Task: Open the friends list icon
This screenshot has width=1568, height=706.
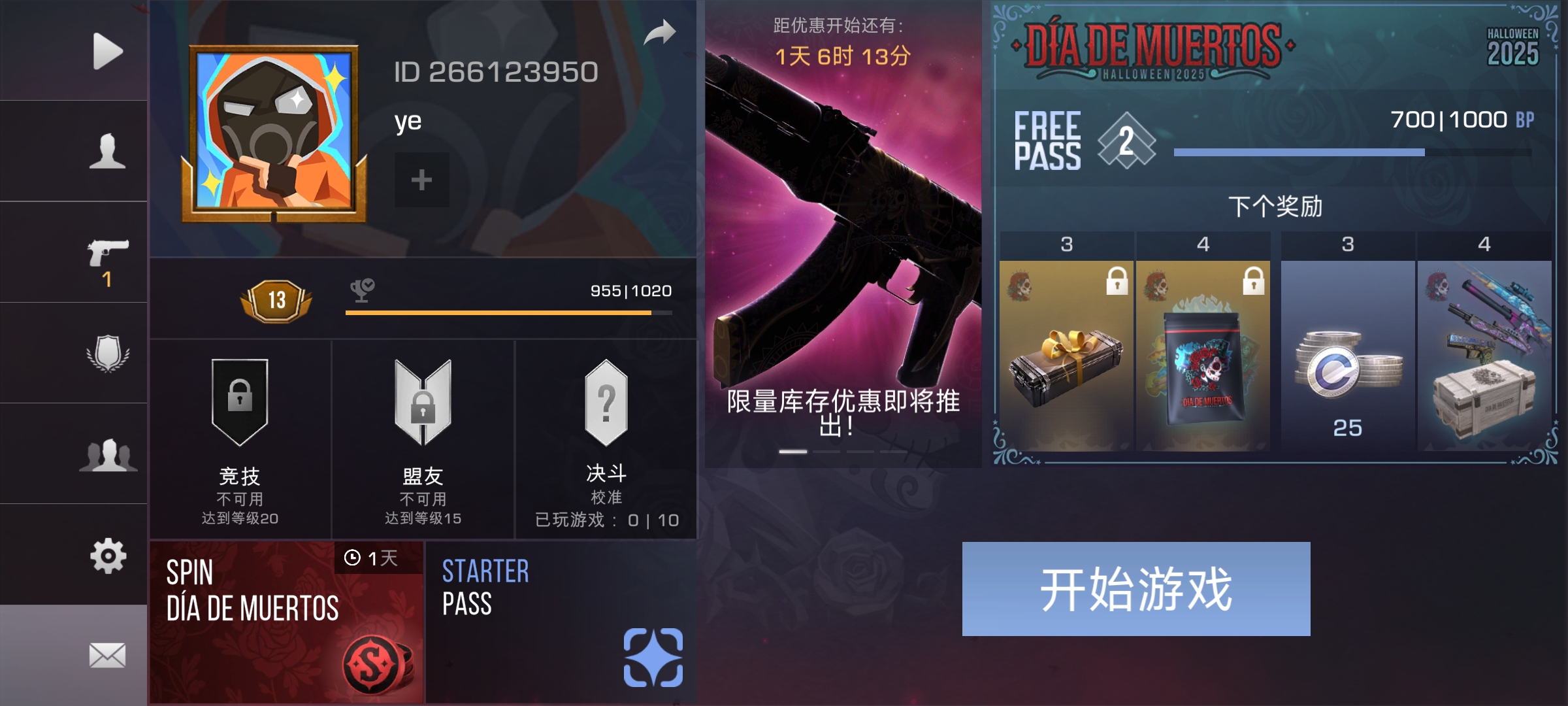Action: point(110,456)
